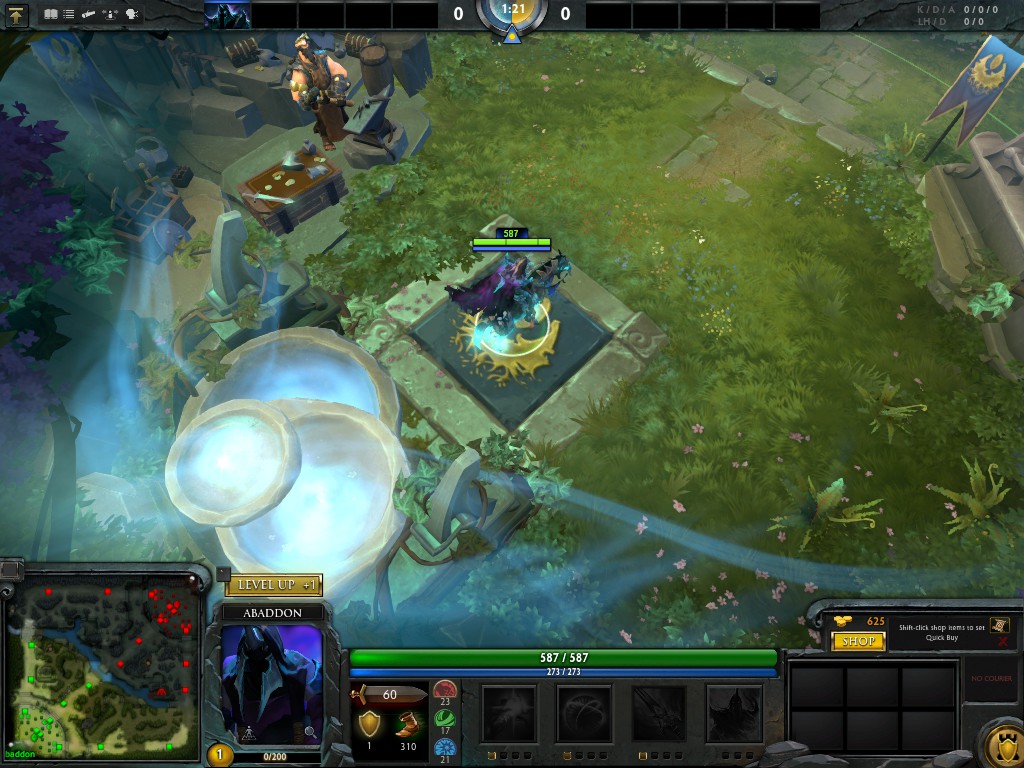Select Abaddon's second ability, the circular shield icon

584,713
